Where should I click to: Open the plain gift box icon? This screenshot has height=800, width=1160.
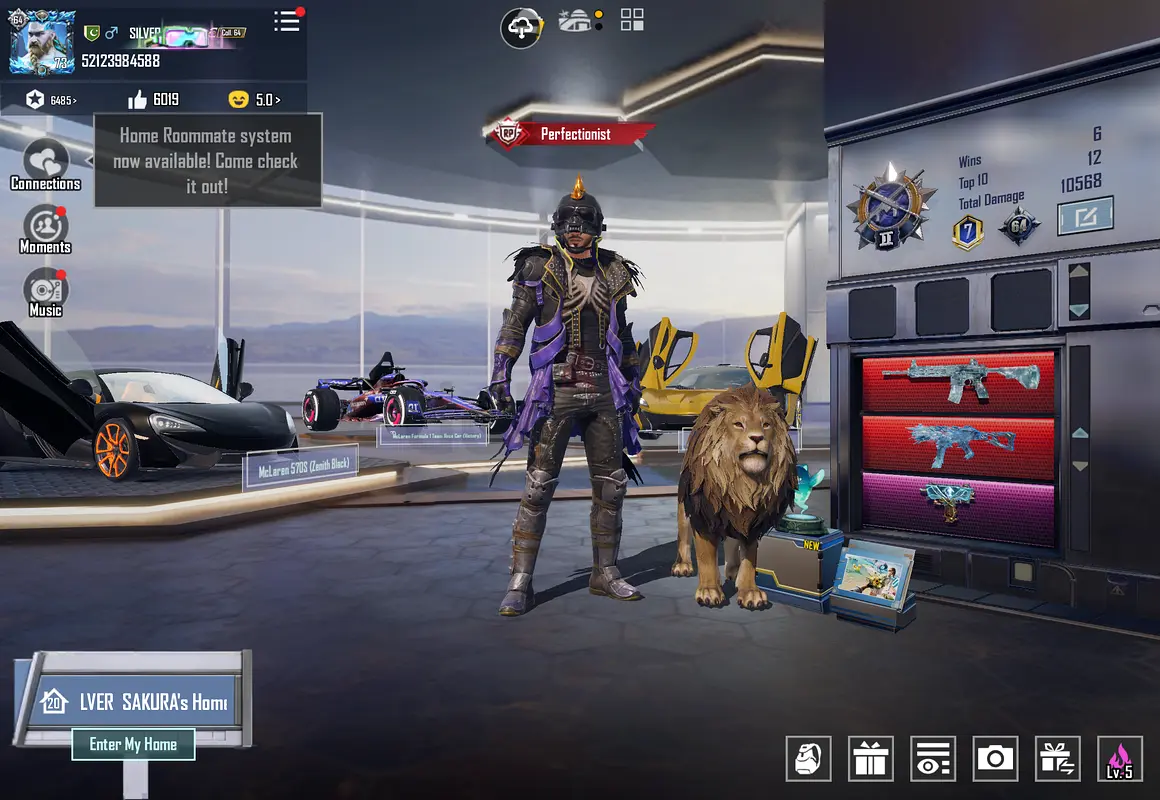click(871, 759)
